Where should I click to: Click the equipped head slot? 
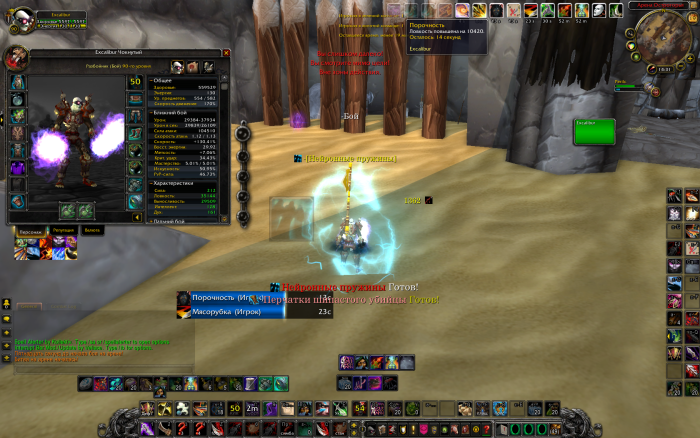(x=19, y=82)
